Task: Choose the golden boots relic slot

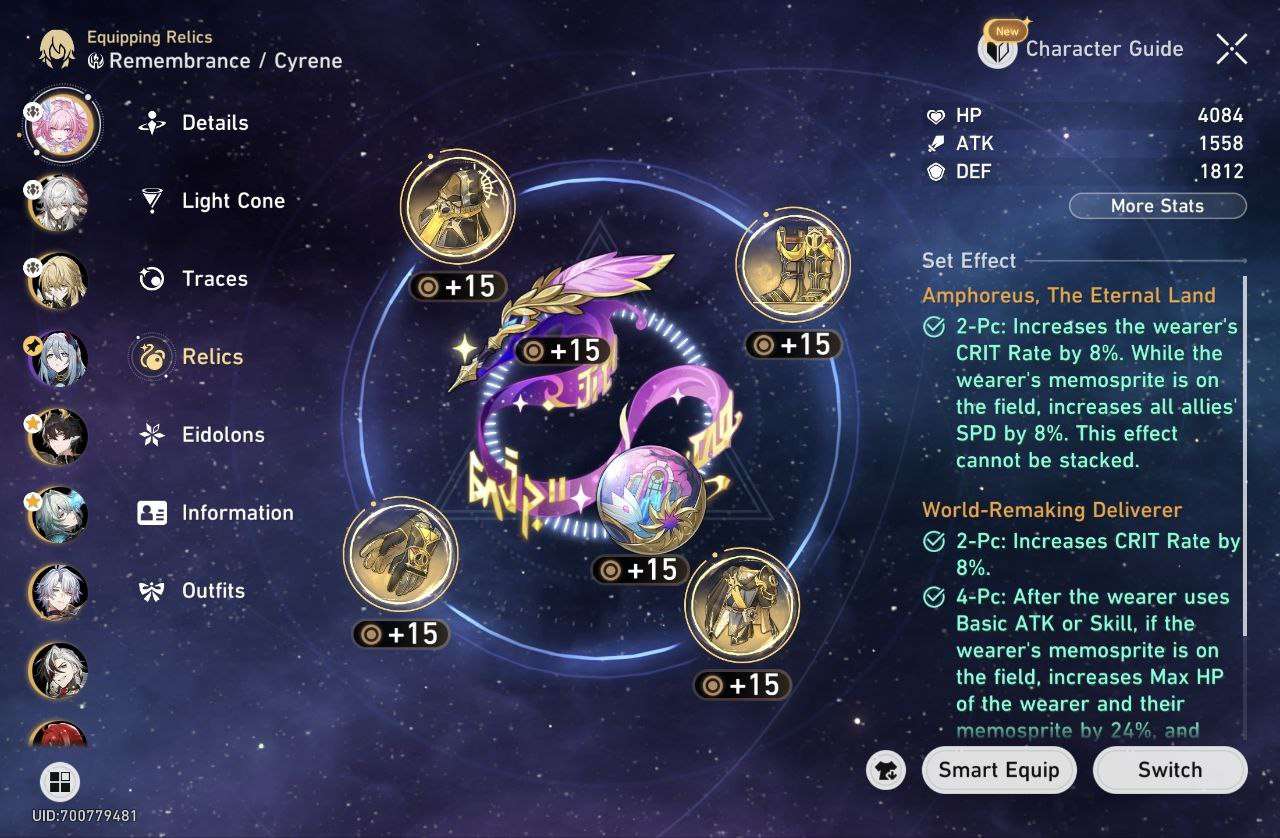Action: click(792, 264)
